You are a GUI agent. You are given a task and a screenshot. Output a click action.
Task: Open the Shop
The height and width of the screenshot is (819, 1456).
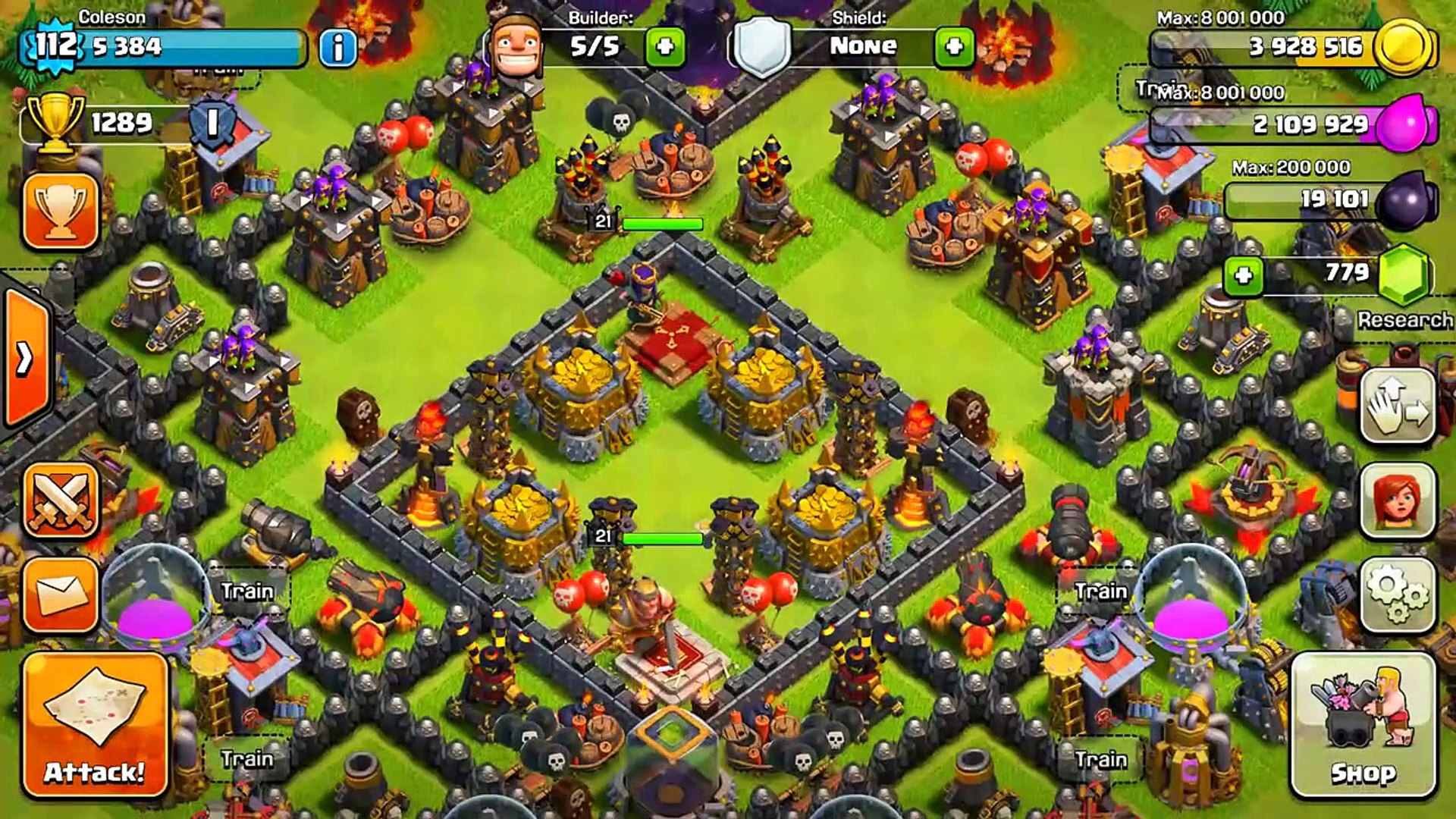pos(1363,725)
